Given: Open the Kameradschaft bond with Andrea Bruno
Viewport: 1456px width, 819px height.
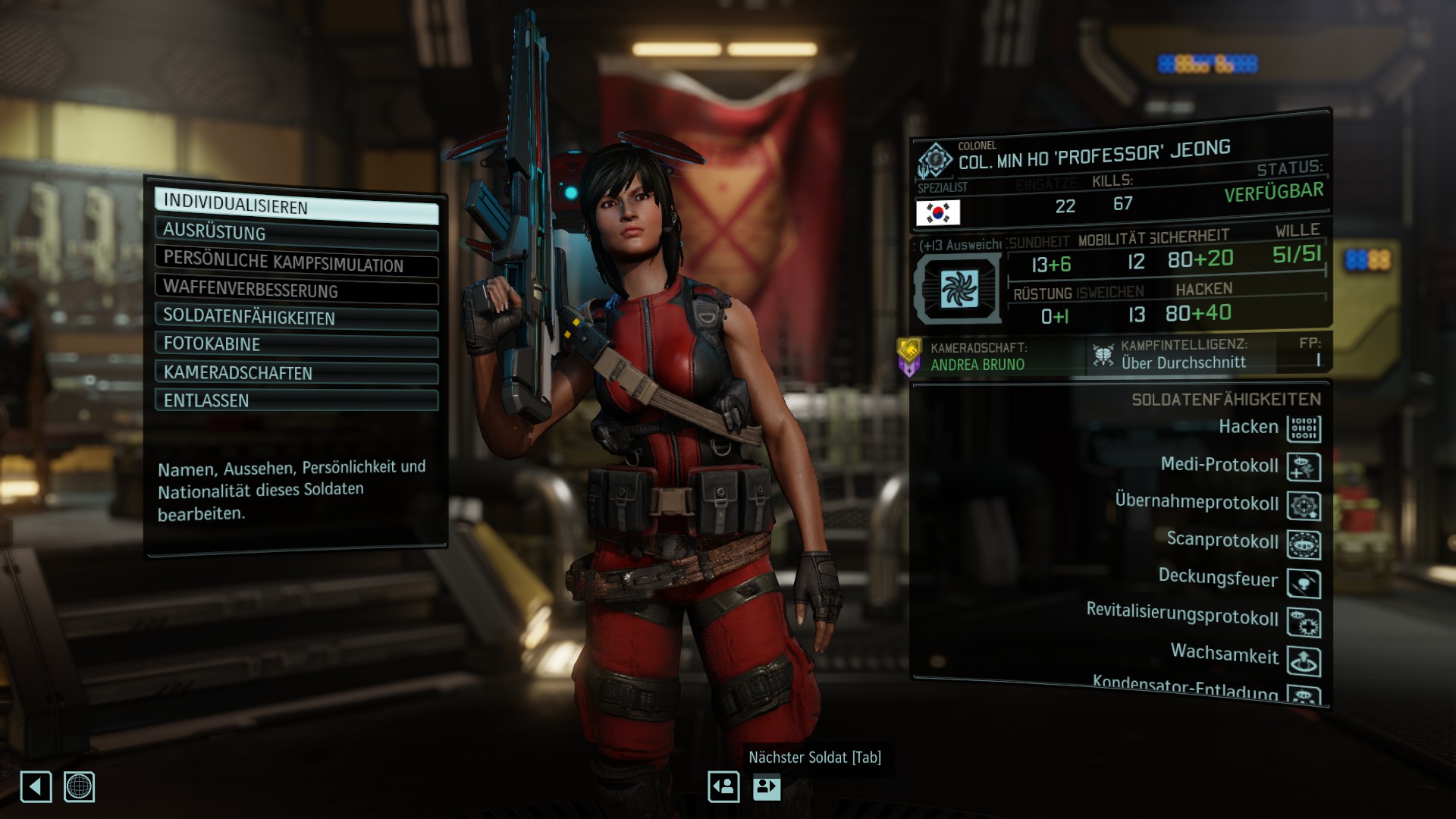Looking at the screenshot, I should pos(977,357).
